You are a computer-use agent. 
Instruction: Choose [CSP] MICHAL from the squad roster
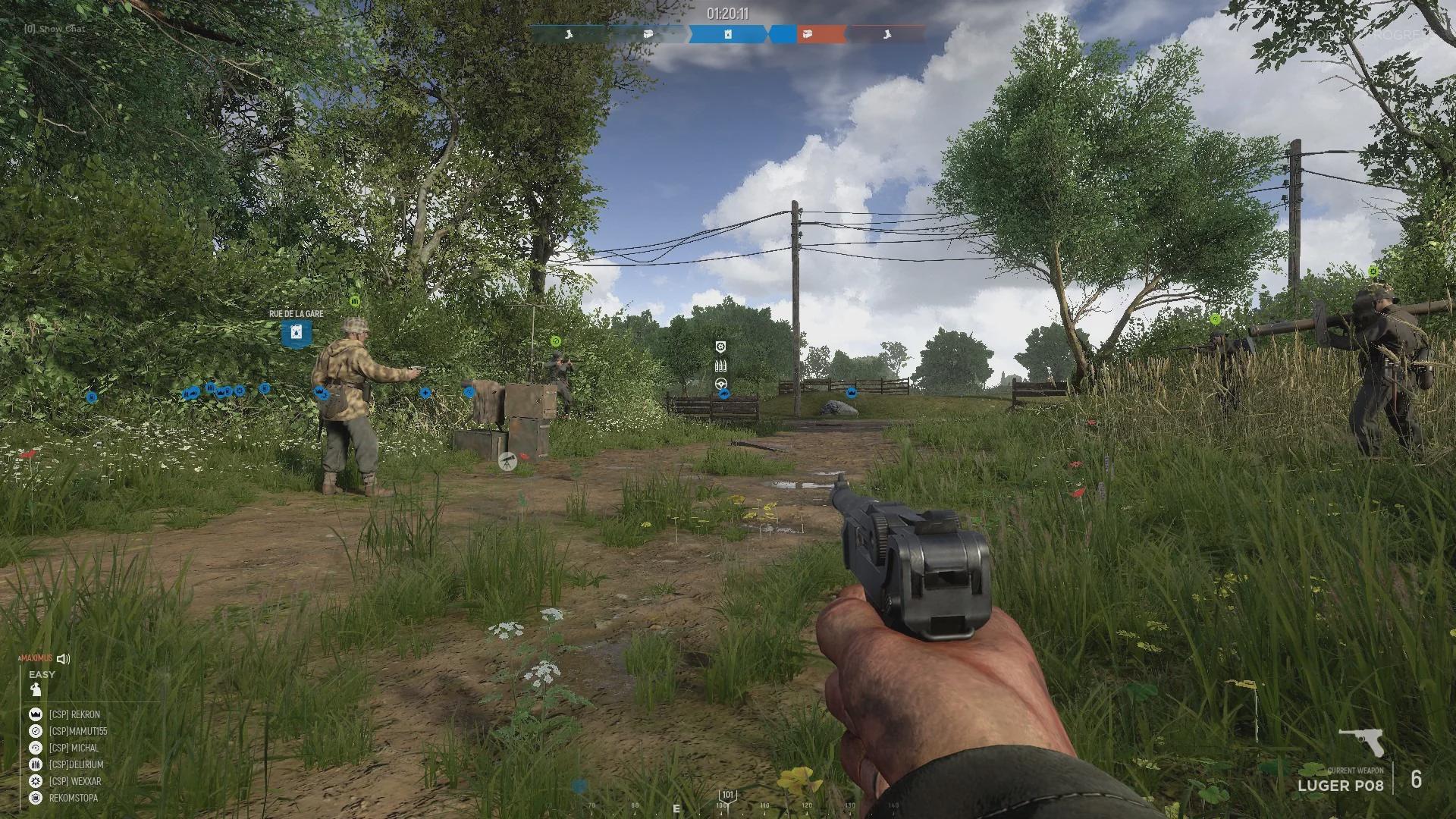pyautogui.click(x=74, y=748)
